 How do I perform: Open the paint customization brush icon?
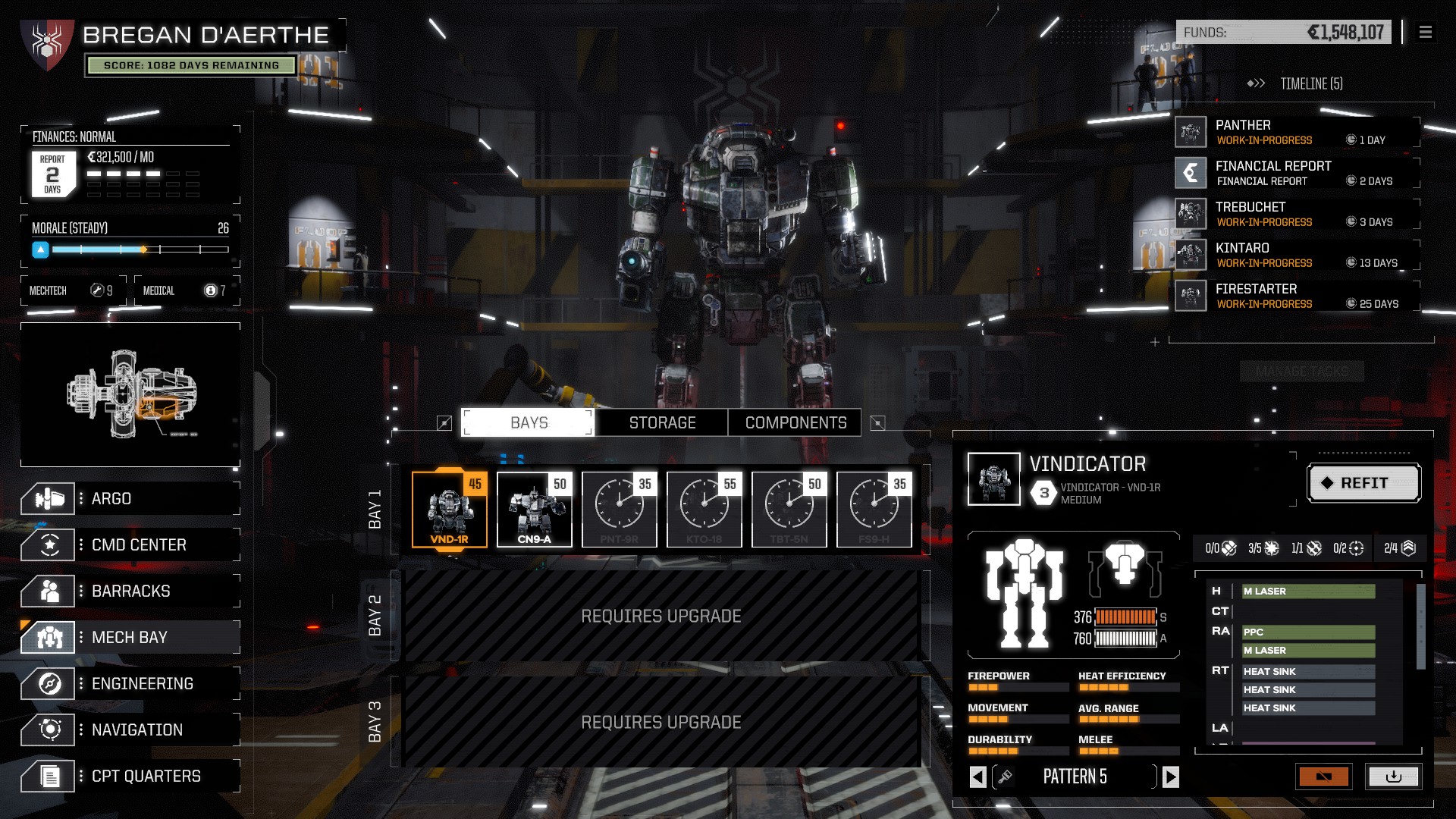tap(1005, 777)
